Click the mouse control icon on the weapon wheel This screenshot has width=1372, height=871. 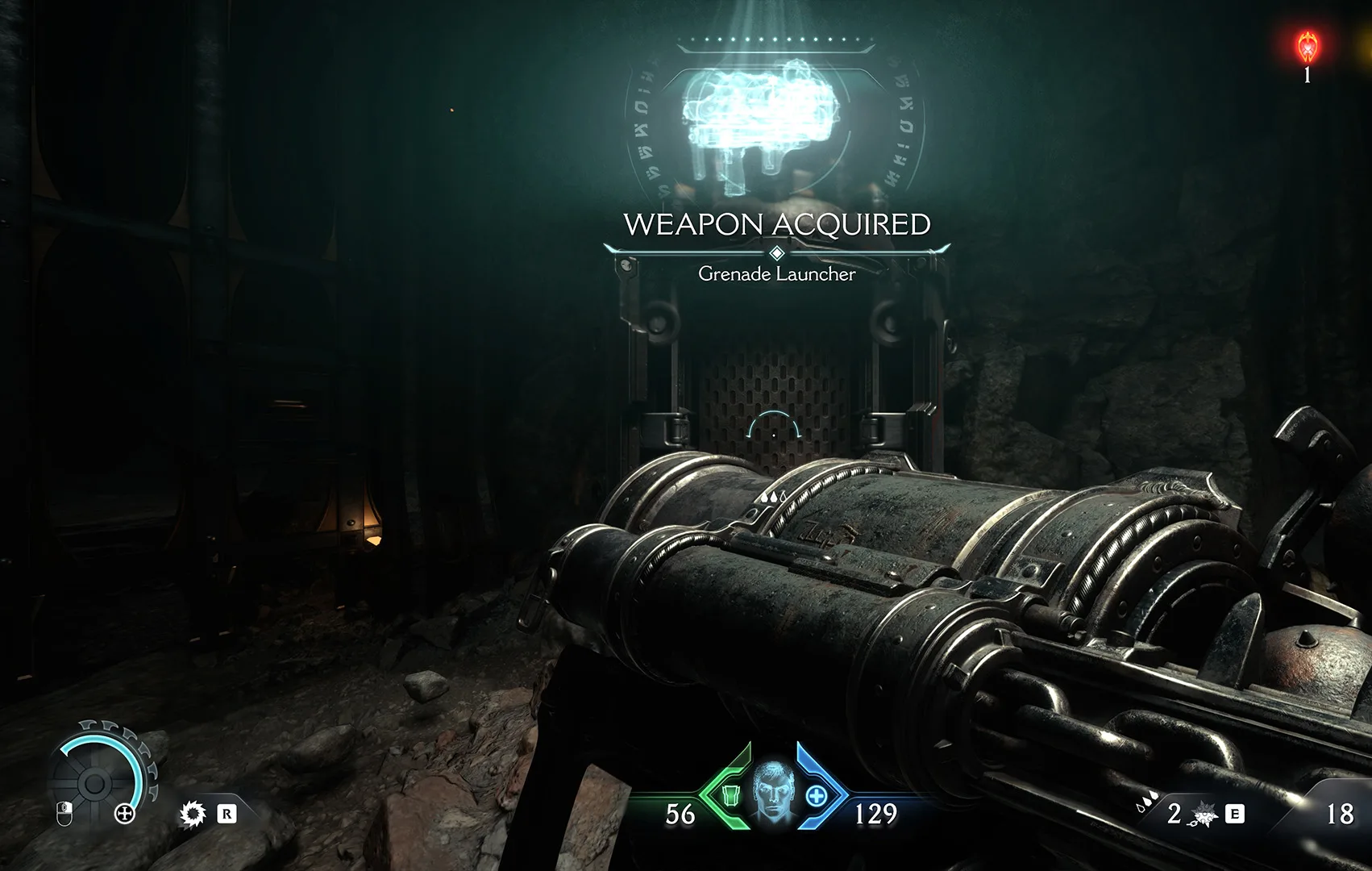point(64,815)
